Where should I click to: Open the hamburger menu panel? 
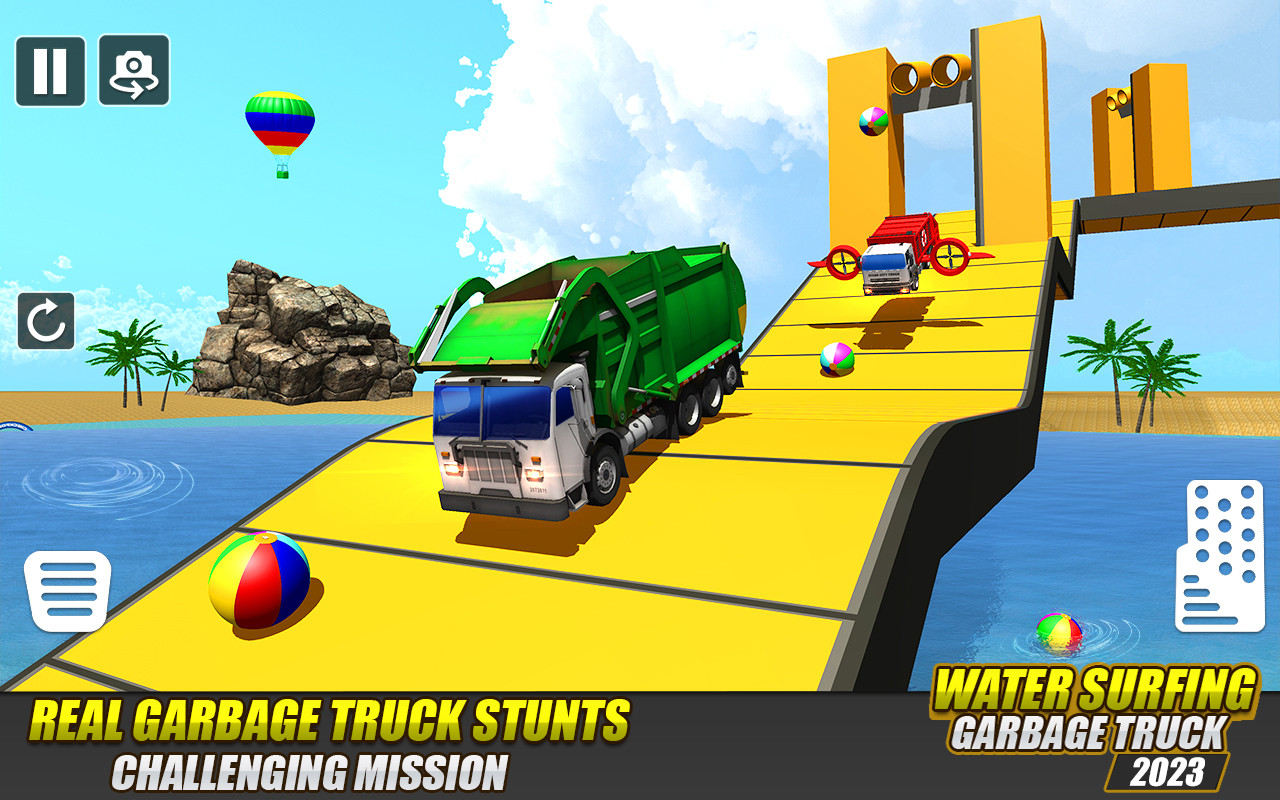coord(68,590)
